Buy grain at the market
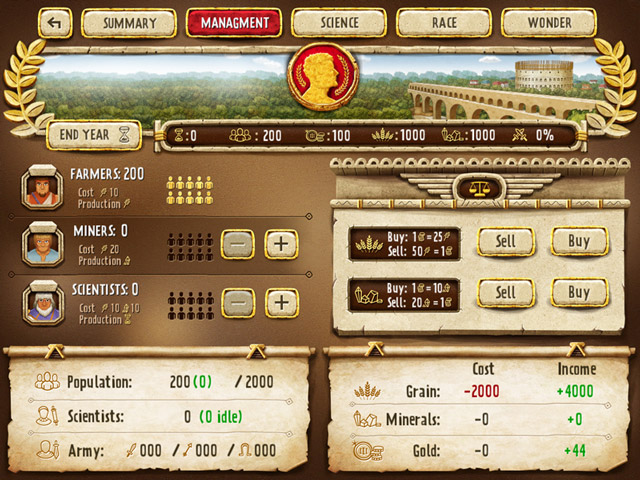 click(579, 241)
